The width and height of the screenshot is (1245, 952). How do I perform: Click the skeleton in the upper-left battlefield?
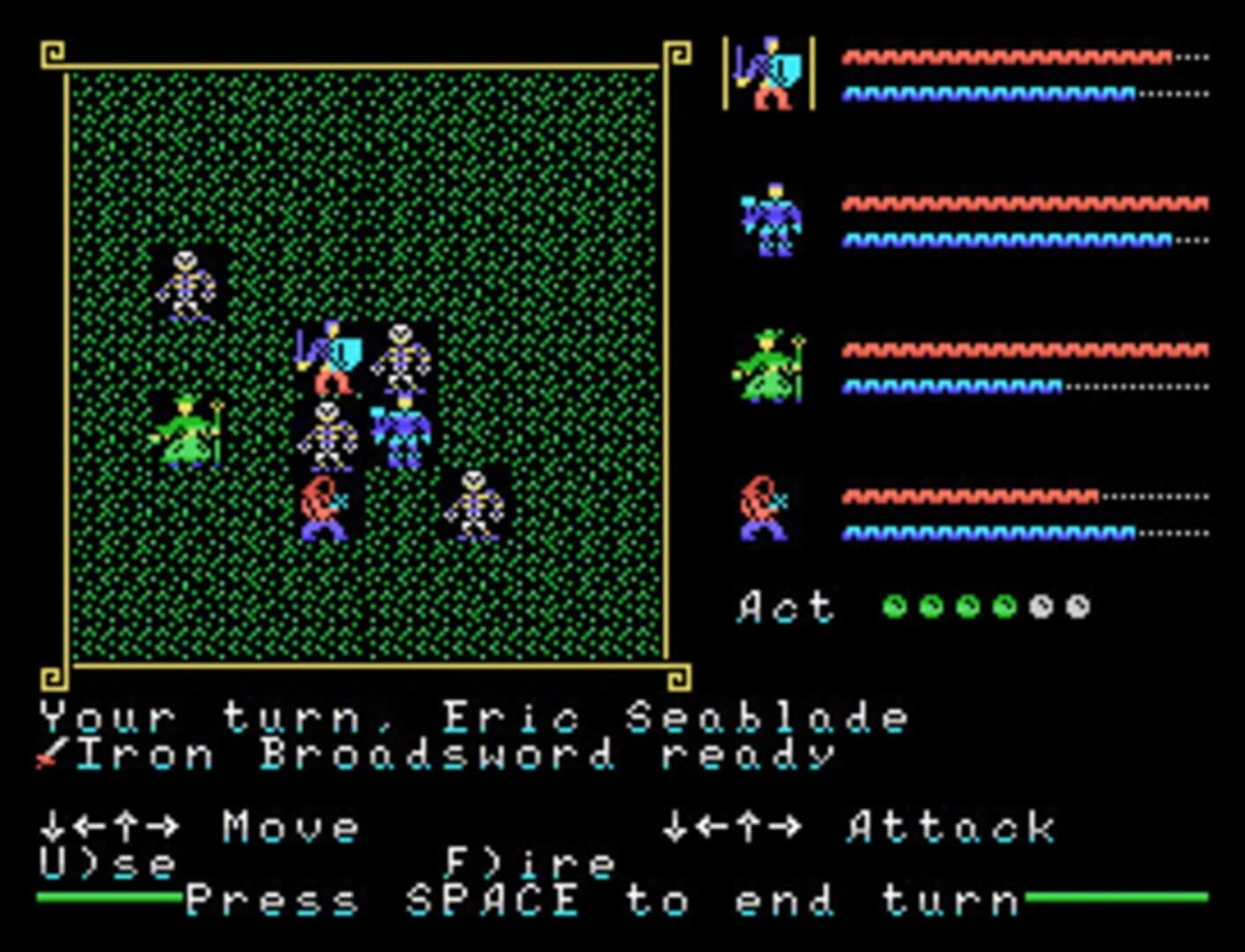tap(185, 286)
